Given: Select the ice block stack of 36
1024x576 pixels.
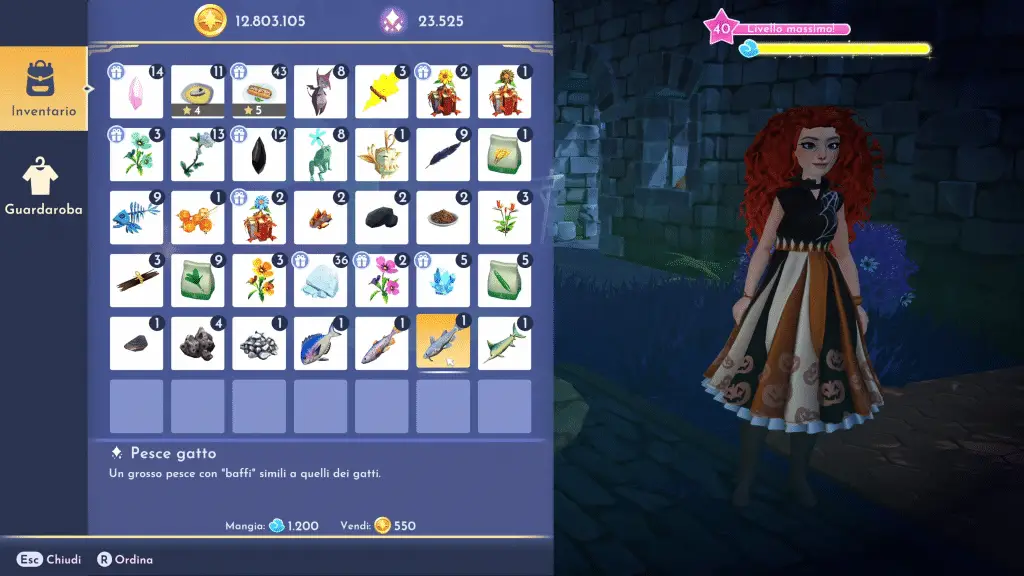Looking at the screenshot, I should point(320,280).
